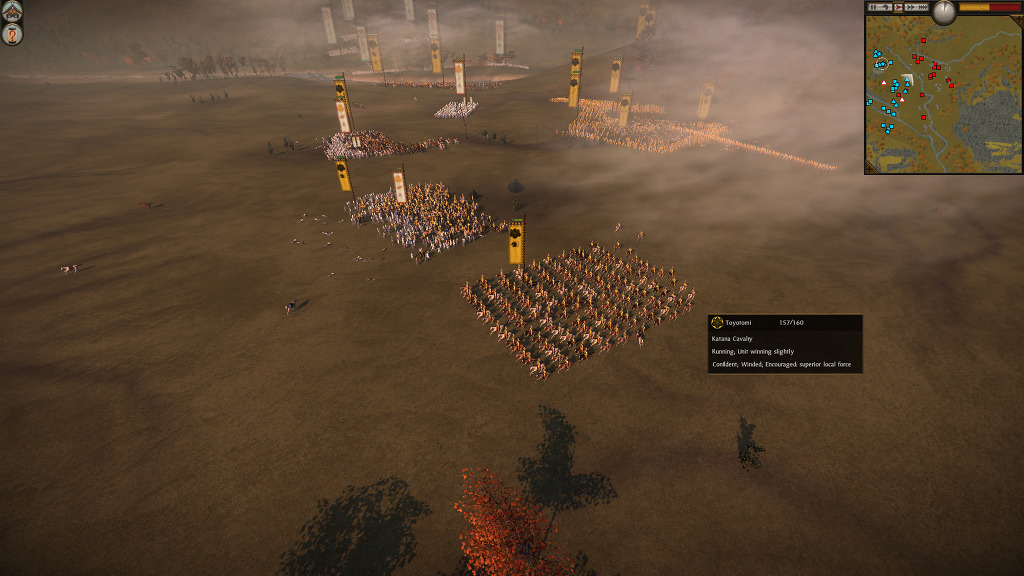Image resolution: width=1024 pixels, height=576 pixels.
Task: Set battle to normal play speed
Action: [898, 7]
